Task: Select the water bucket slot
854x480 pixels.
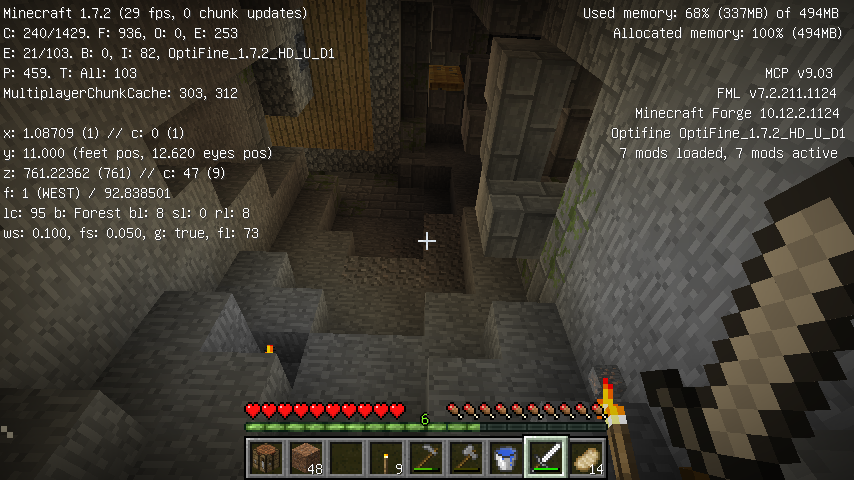Action: 507,458
